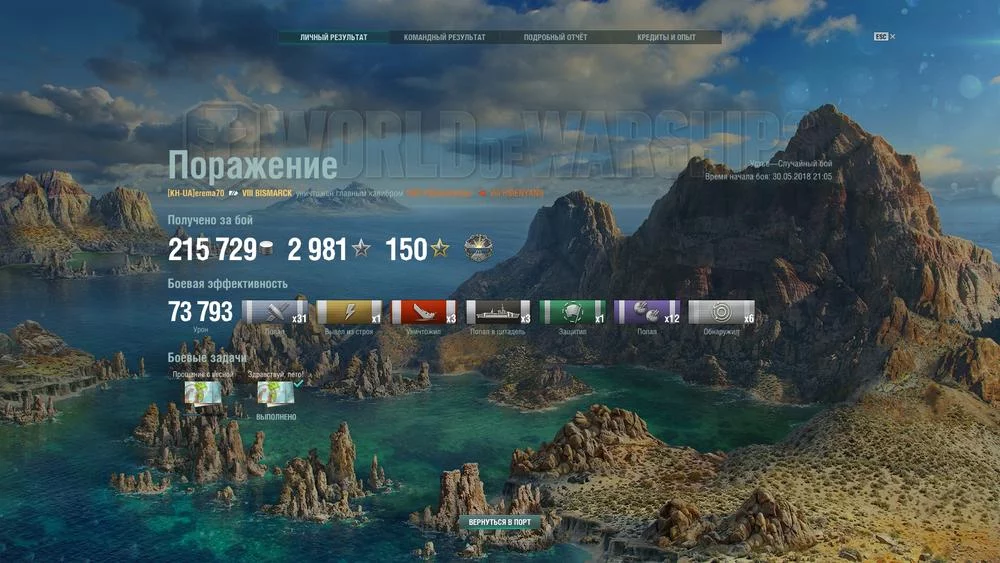The width and height of the screenshot is (1000, 563).
Task: Choose the Попал в цитадель ribbon
Action: point(497,312)
